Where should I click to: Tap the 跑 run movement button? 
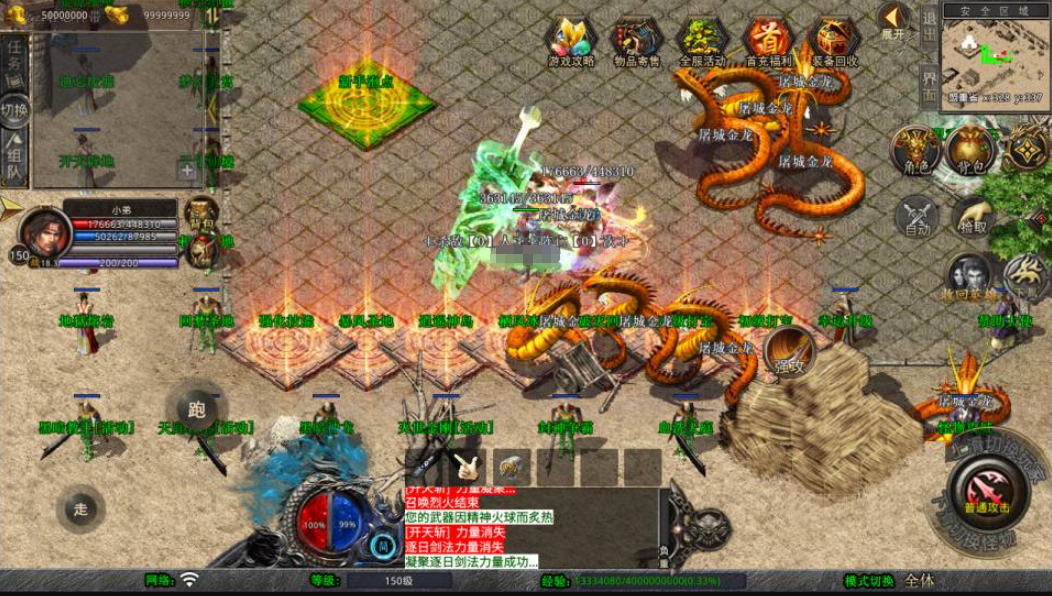pos(196,408)
